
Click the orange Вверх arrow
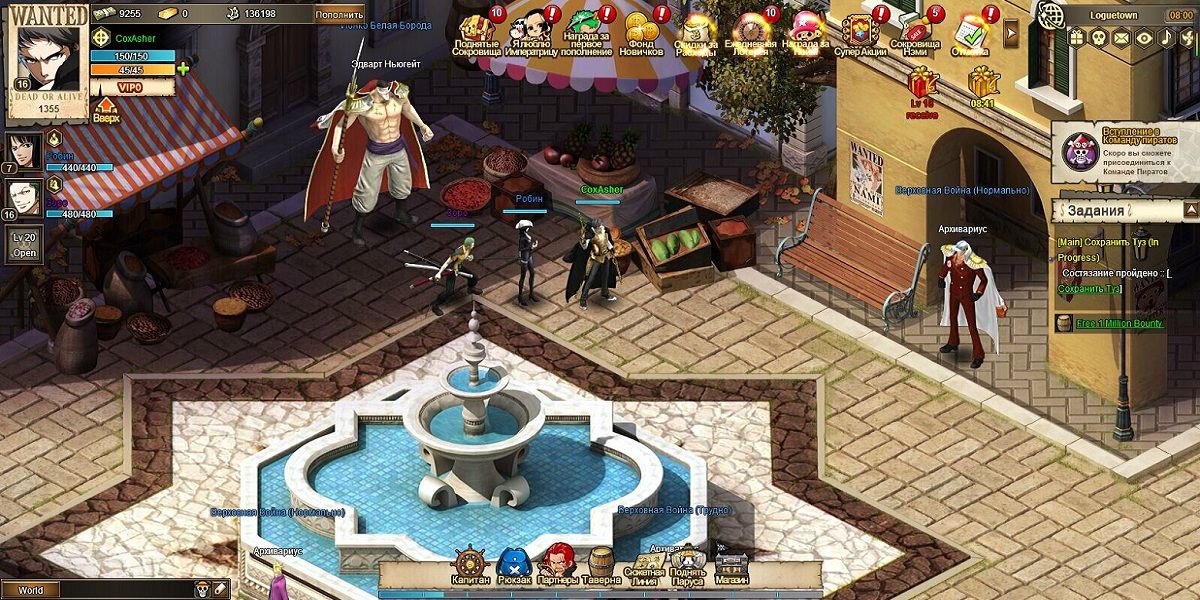(105, 108)
